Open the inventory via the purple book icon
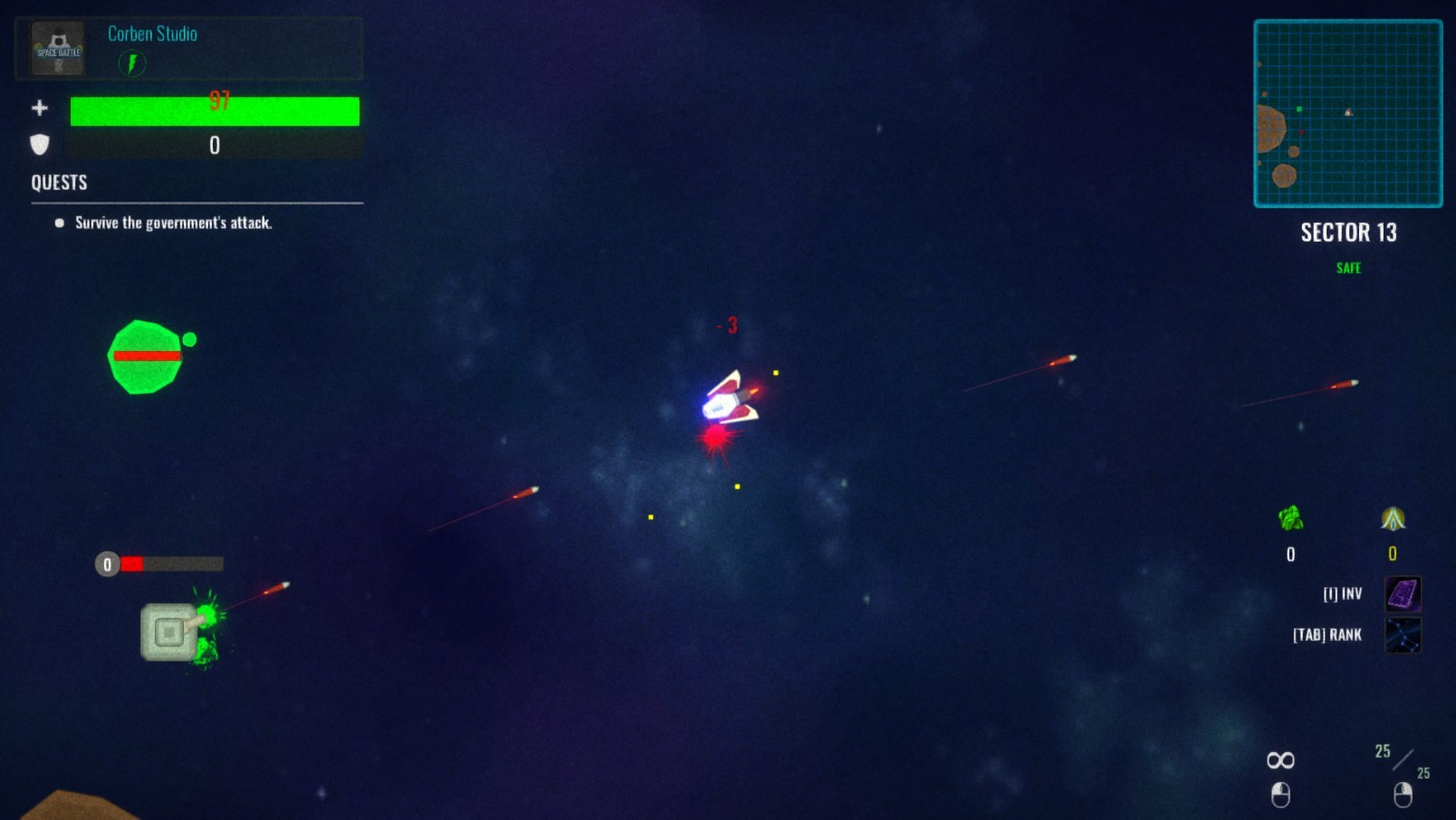 tap(1402, 595)
